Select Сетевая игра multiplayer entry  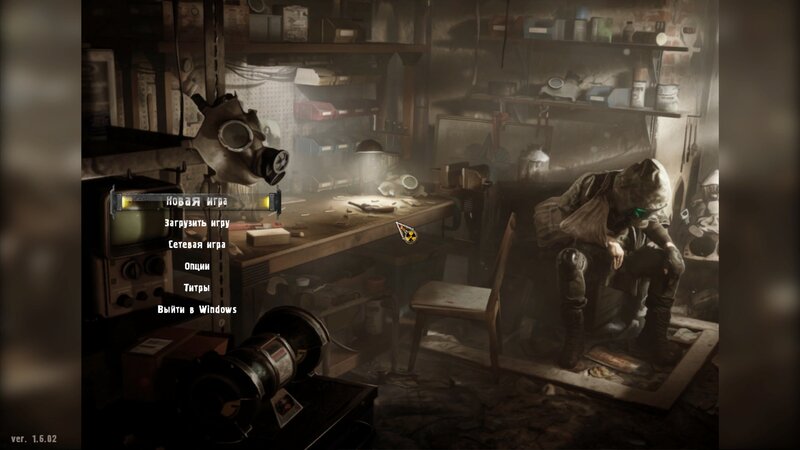pyautogui.click(x=197, y=244)
